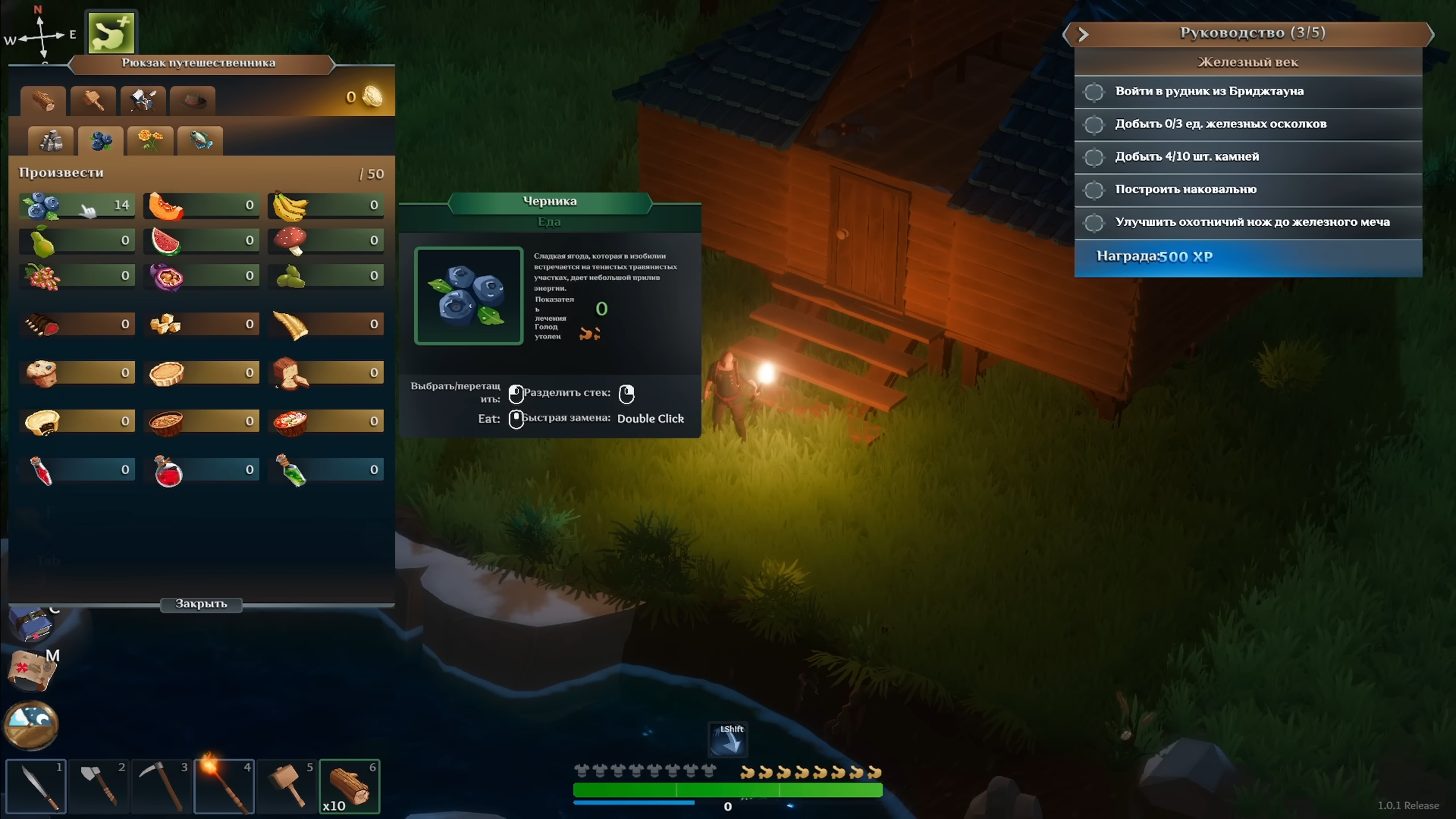The height and width of the screenshot is (819, 1456).
Task: Select the wood logs x10 hotbar slot
Action: click(349, 787)
